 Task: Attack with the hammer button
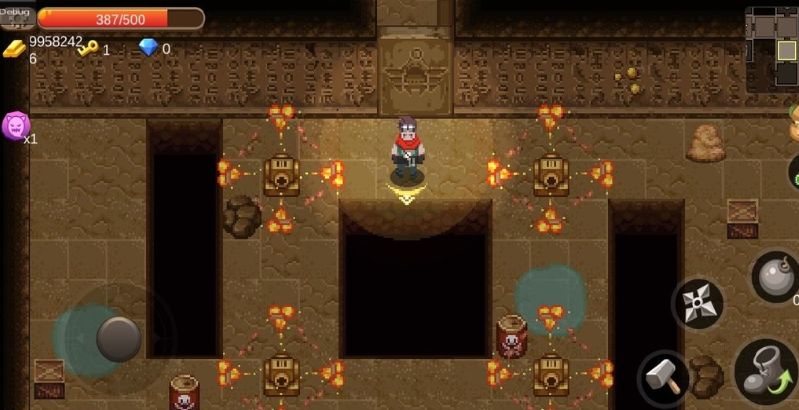pyautogui.click(x=662, y=377)
